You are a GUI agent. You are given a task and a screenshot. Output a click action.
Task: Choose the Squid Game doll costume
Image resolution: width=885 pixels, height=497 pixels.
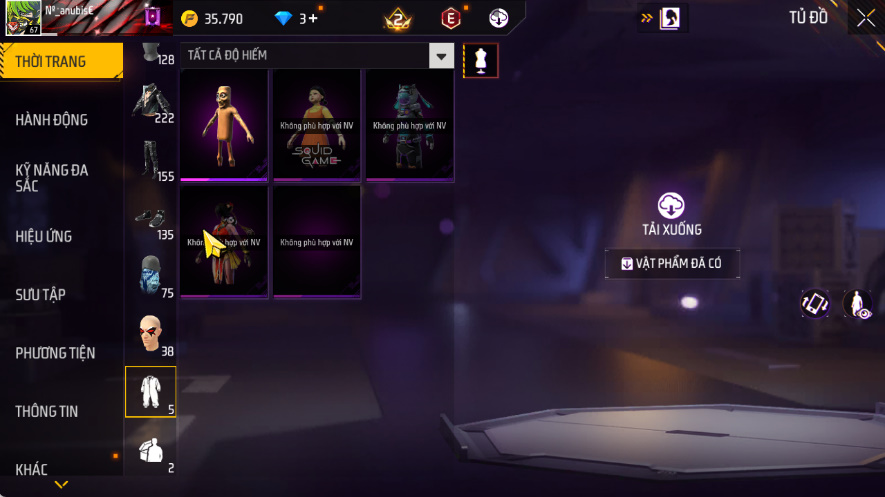[x=317, y=125]
